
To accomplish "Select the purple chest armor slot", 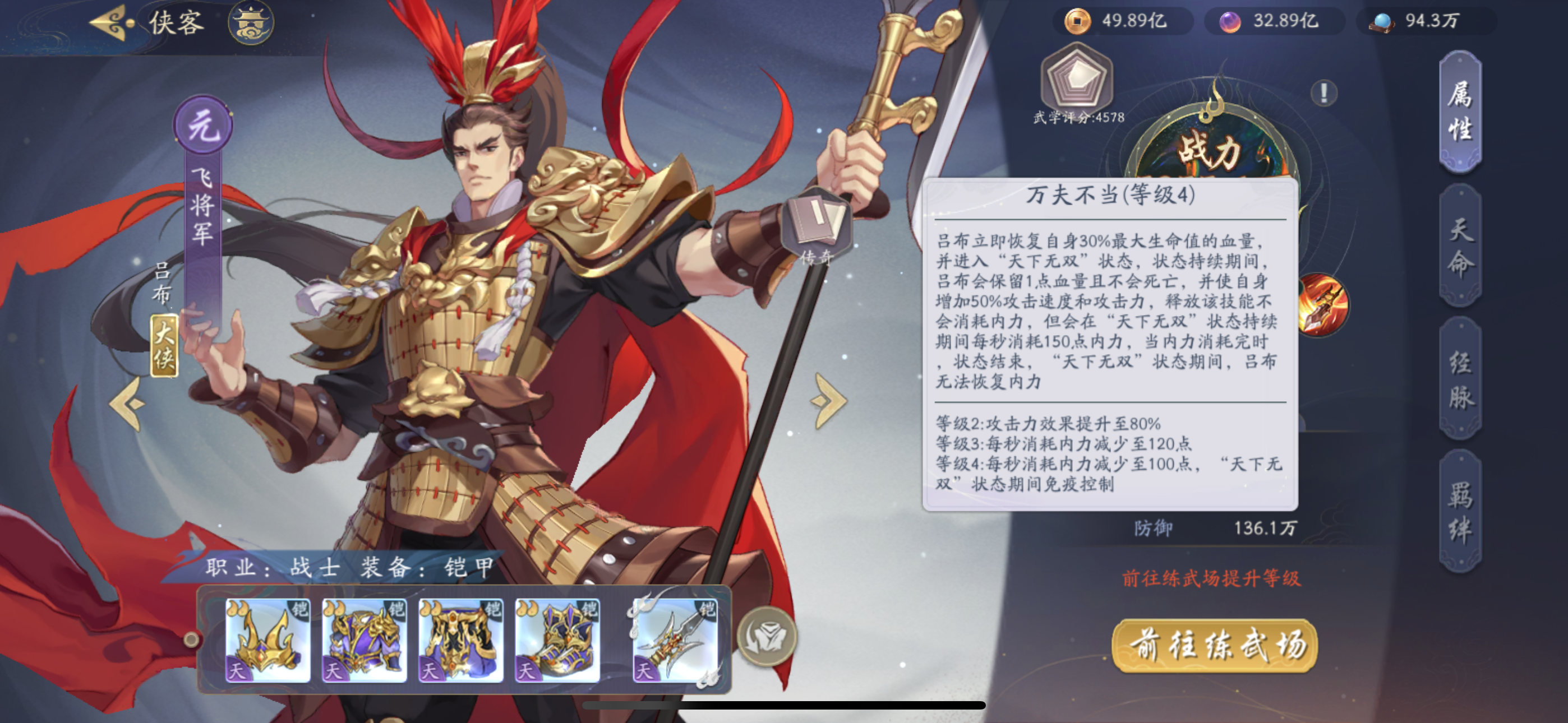I will click(364, 639).
